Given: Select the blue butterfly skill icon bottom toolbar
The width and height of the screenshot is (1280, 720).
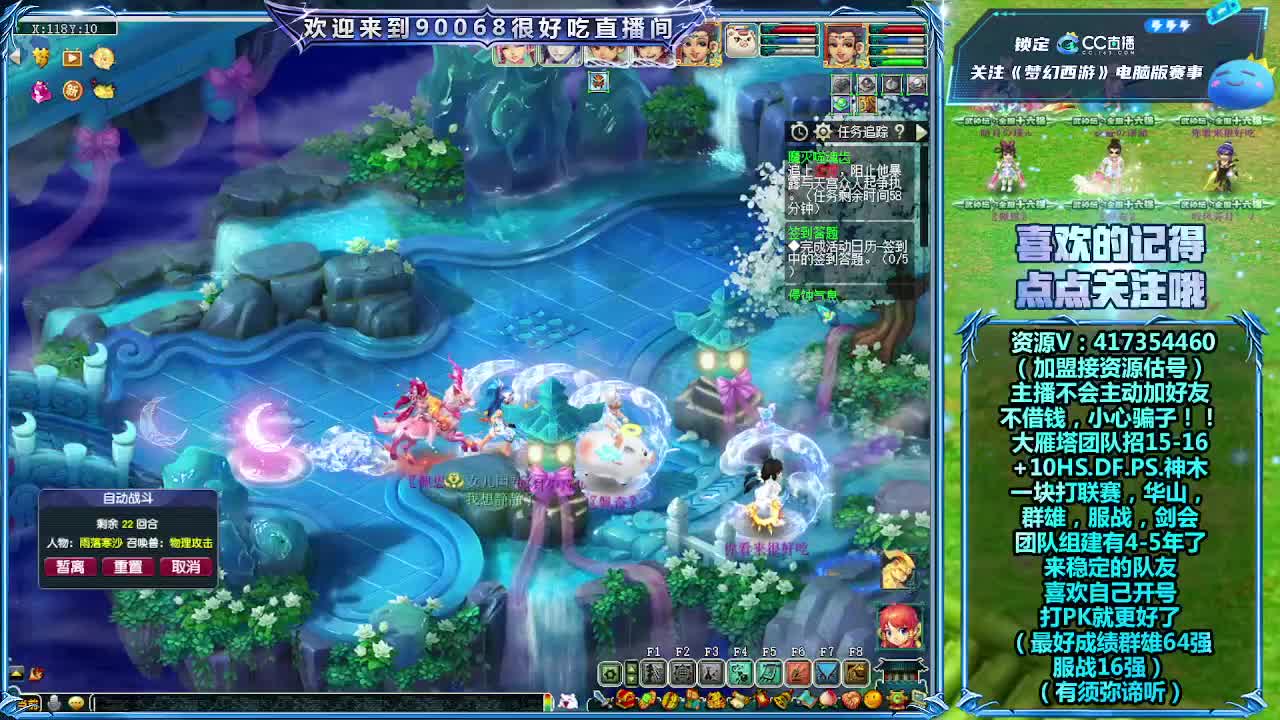Looking at the screenshot, I should pos(827,672).
